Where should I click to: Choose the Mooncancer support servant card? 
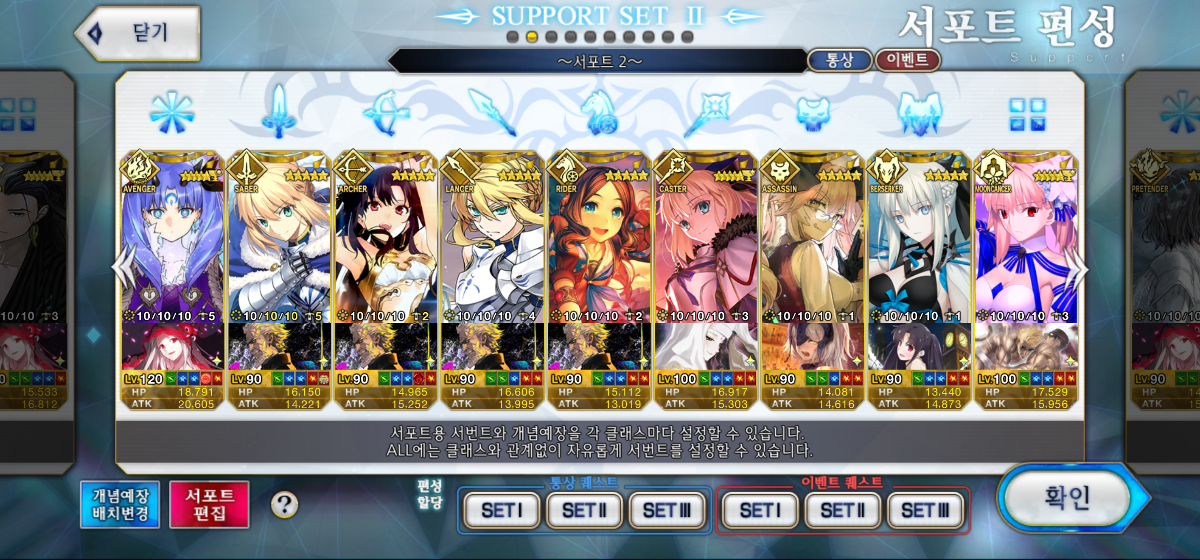coord(1026,240)
